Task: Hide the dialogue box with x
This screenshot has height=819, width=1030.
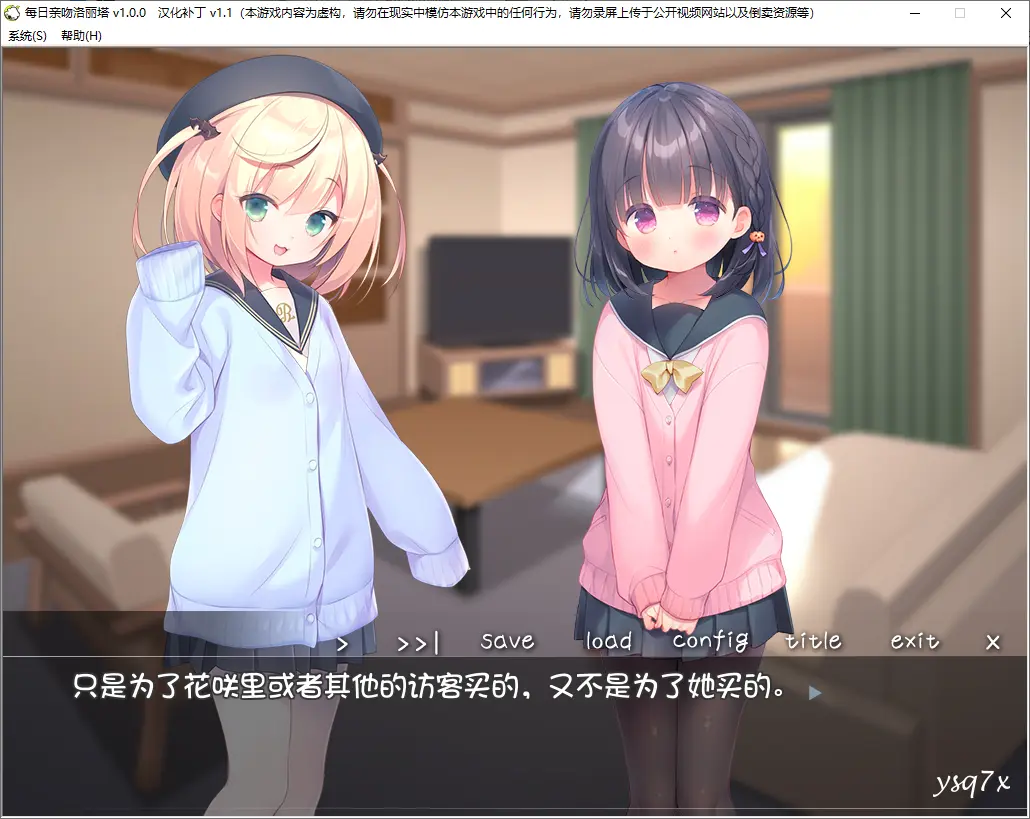Action: pos(992,643)
